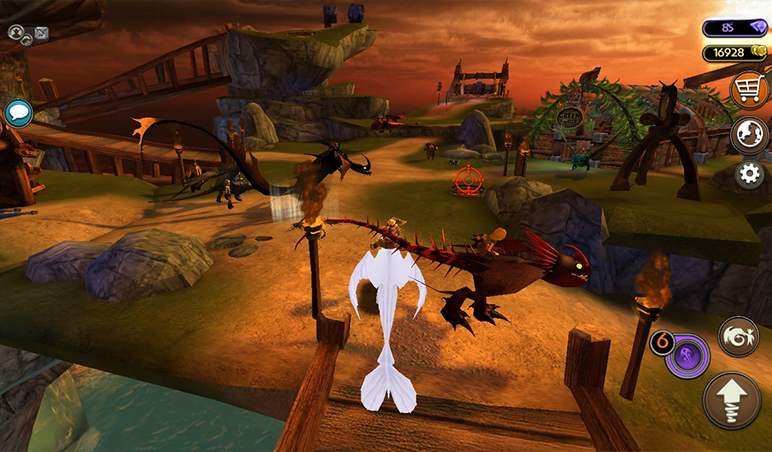Open the chat speech bubble
Screen dimensions: 772x452
18,112
